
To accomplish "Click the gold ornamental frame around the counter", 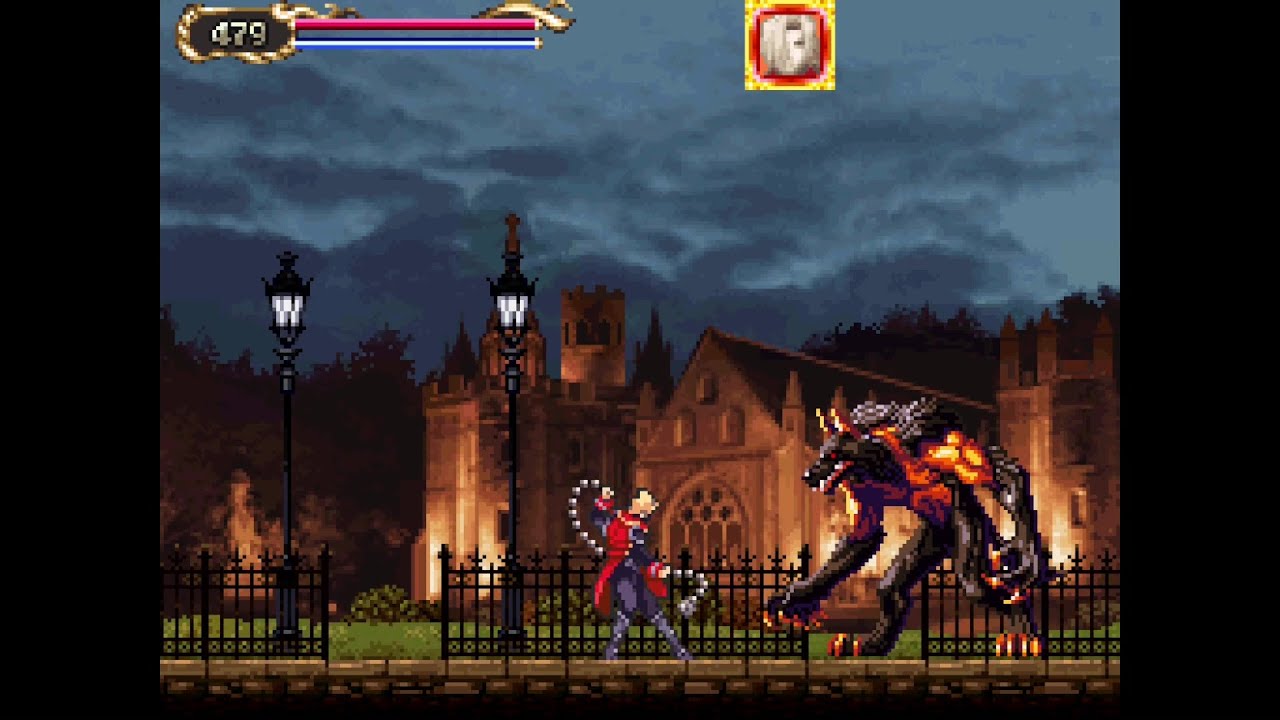I will click(190, 35).
